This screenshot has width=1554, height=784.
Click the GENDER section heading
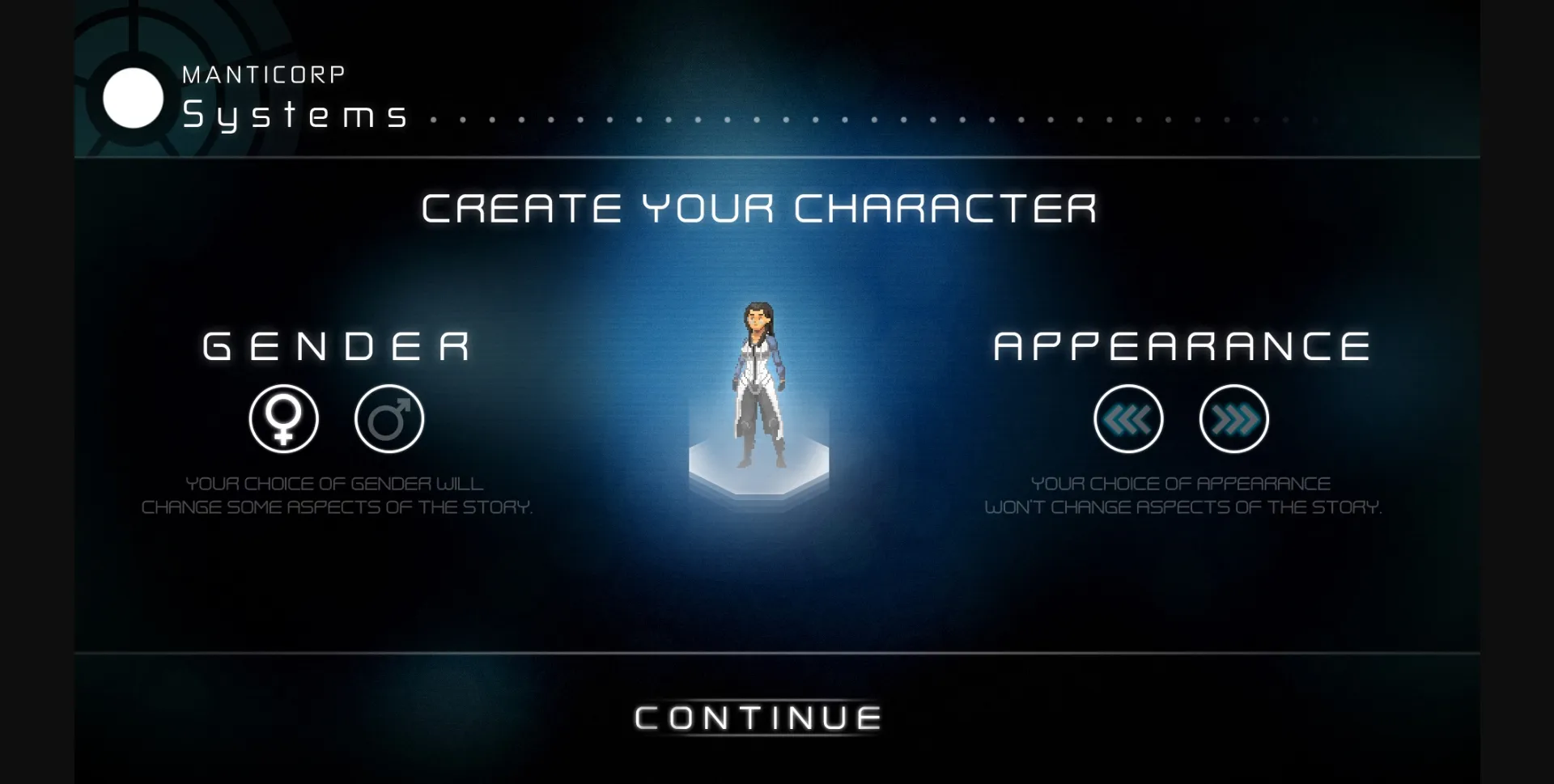pyautogui.click(x=335, y=346)
